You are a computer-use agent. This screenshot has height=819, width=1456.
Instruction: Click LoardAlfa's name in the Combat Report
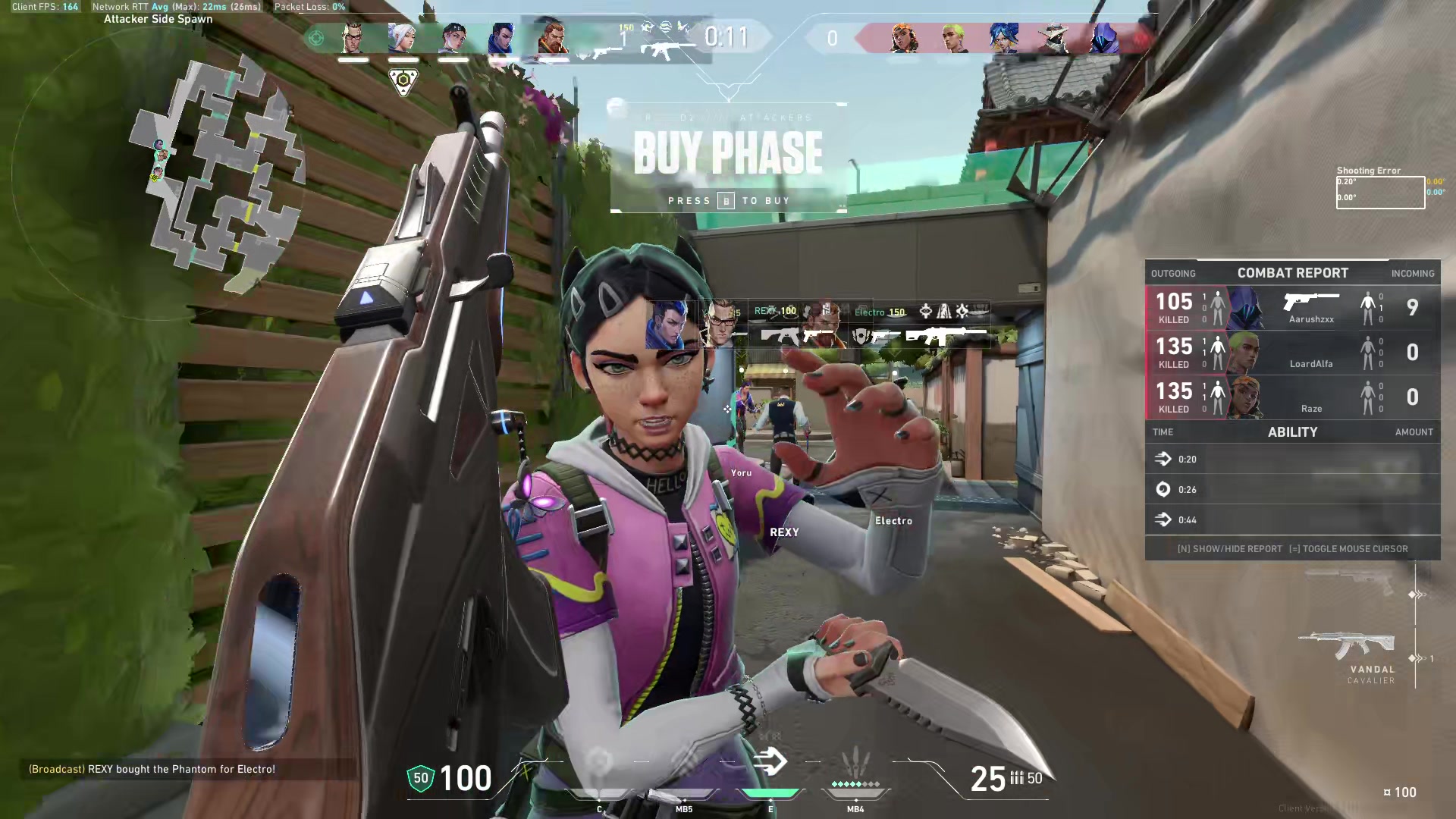[x=1311, y=364]
